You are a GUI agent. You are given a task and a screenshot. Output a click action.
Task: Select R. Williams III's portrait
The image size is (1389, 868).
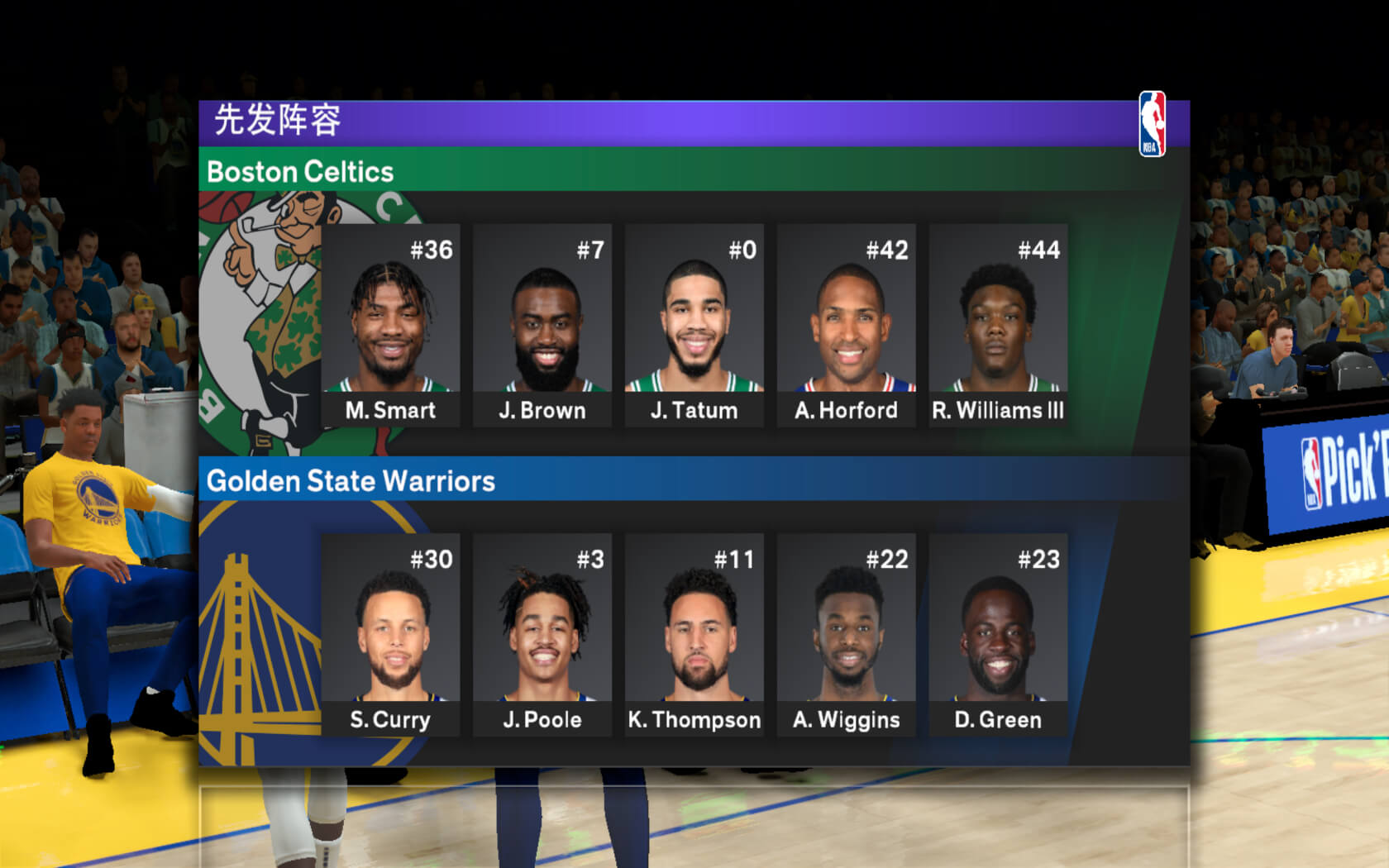(998, 325)
